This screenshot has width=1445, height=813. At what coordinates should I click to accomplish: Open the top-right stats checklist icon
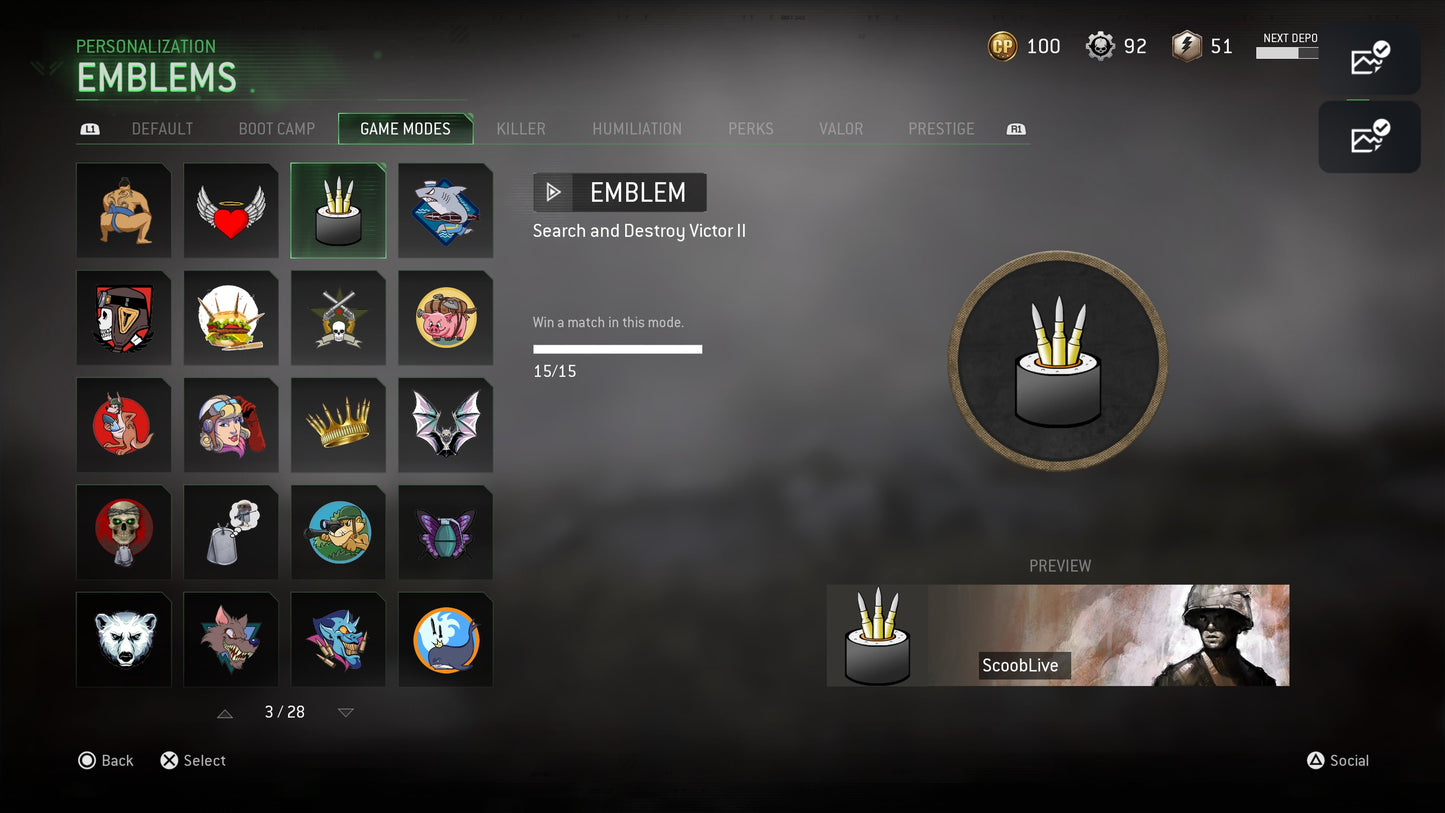(1369, 58)
